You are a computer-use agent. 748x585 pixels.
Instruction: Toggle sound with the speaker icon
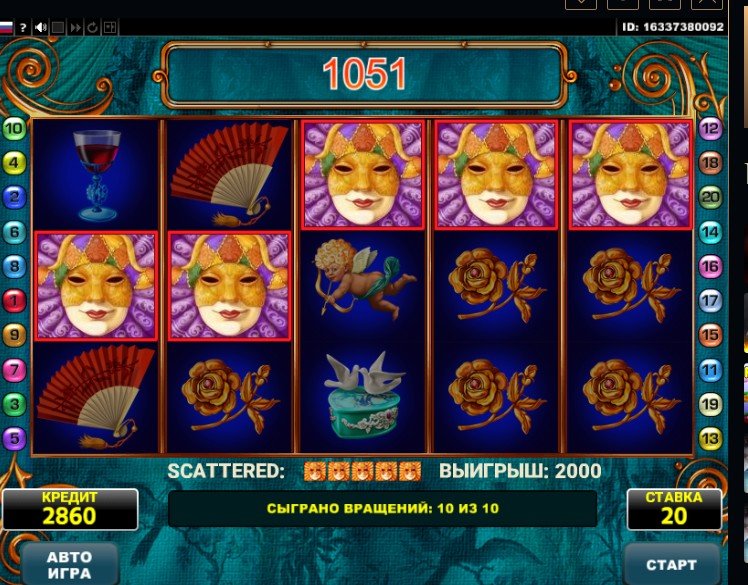(x=41, y=28)
